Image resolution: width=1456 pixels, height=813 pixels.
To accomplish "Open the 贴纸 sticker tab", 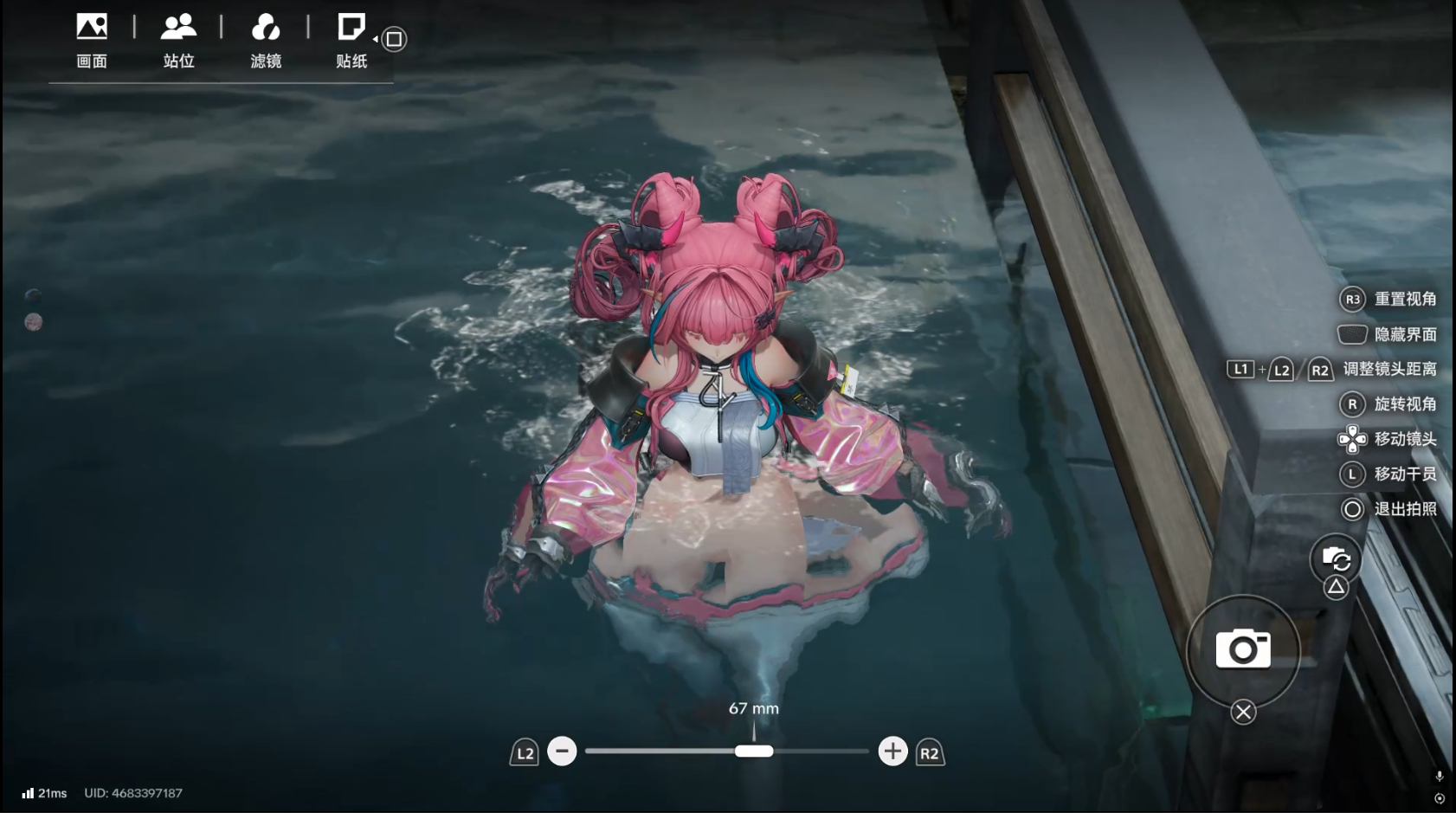I will [x=351, y=41].
